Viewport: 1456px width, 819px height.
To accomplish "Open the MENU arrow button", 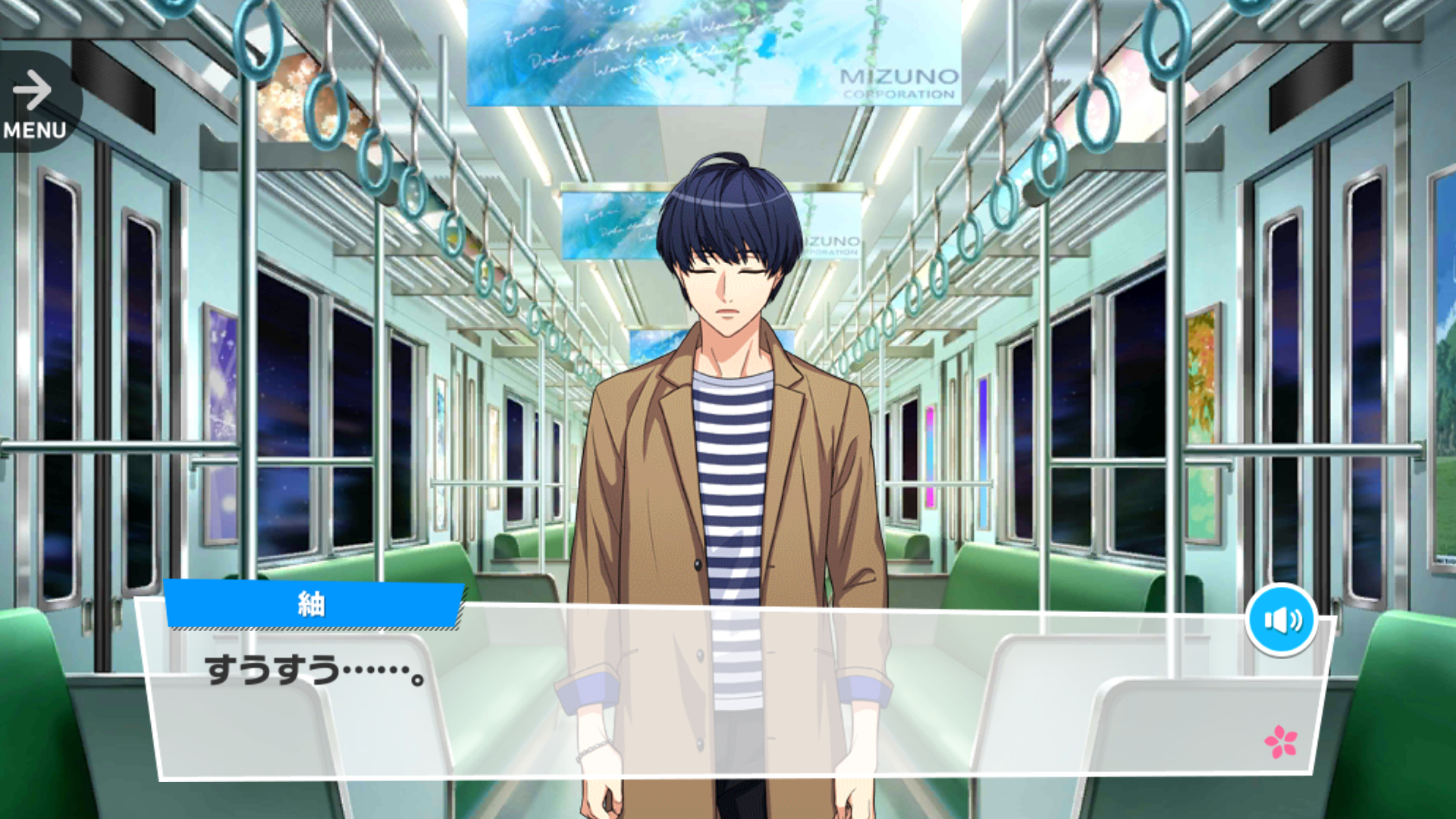I will coord(34,104).
